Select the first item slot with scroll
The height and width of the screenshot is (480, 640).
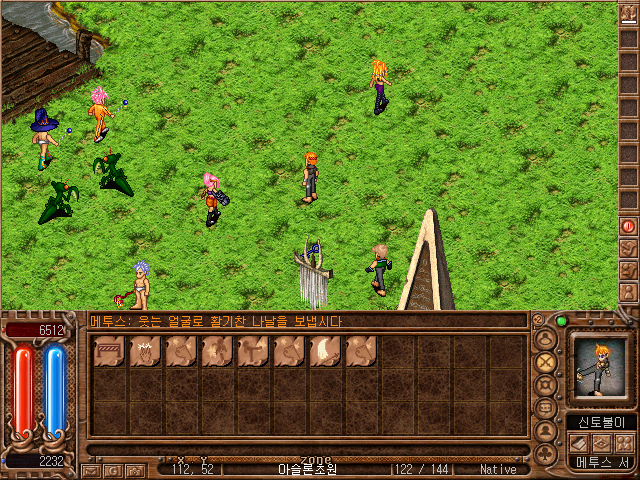(109, 351)
